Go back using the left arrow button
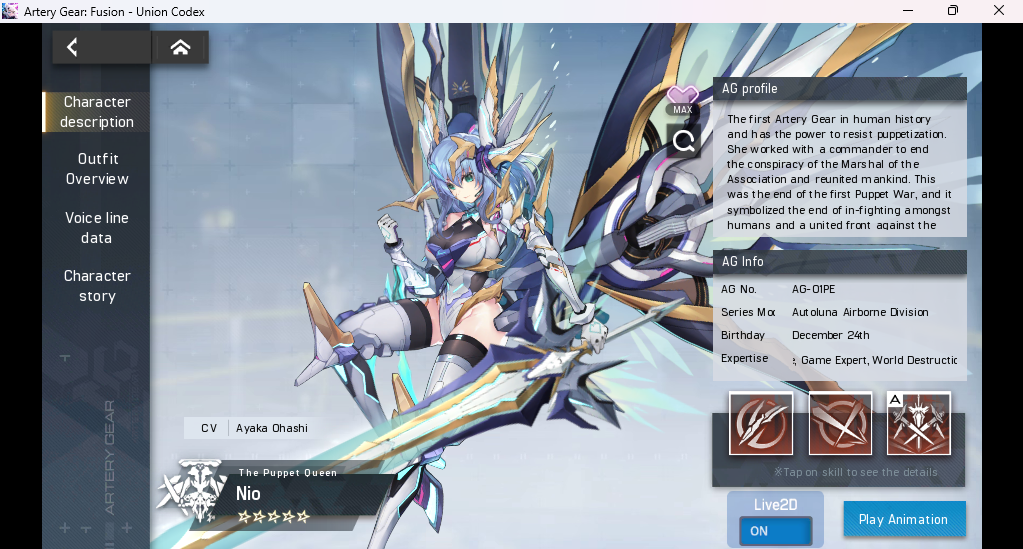This screenshot has width=1023, height=549. pyautogui.click(x=73, y=47)
